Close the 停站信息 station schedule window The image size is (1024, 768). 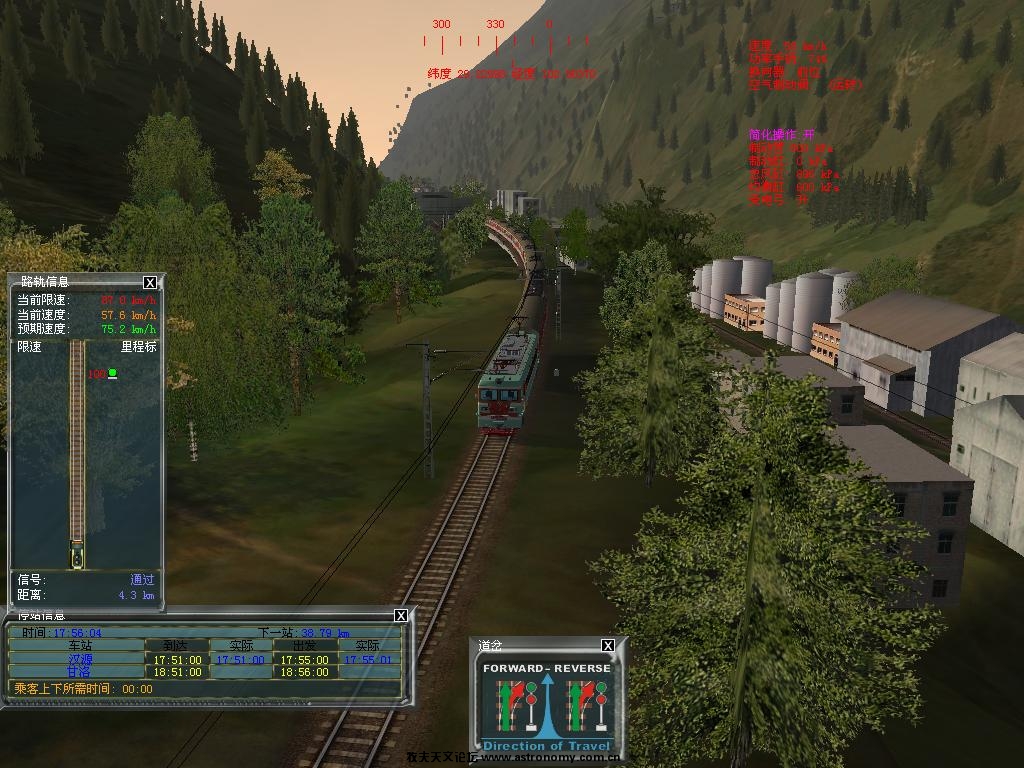coord(401,615)
